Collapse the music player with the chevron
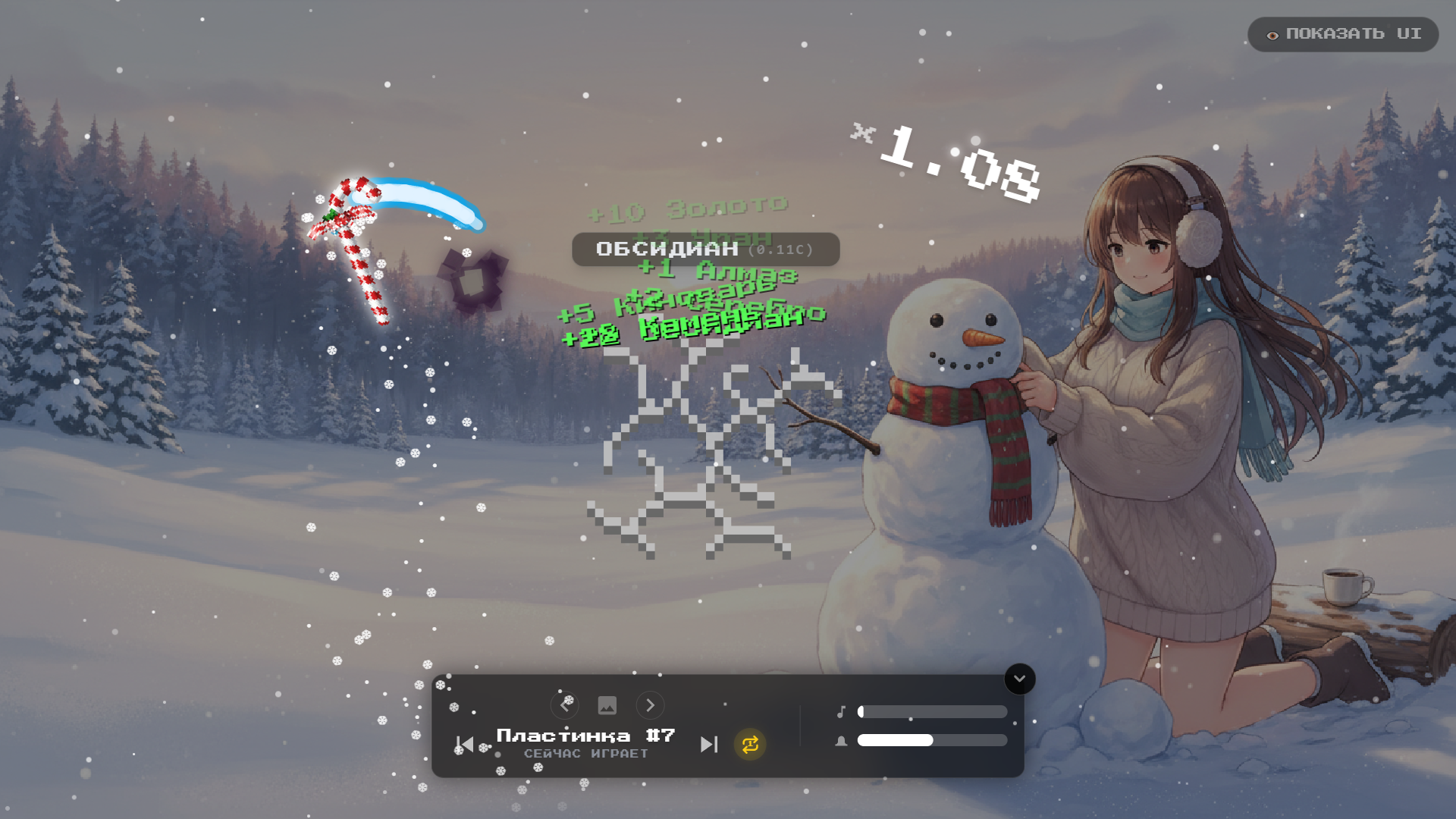1456x819 pixels. tap(1019, 679)
